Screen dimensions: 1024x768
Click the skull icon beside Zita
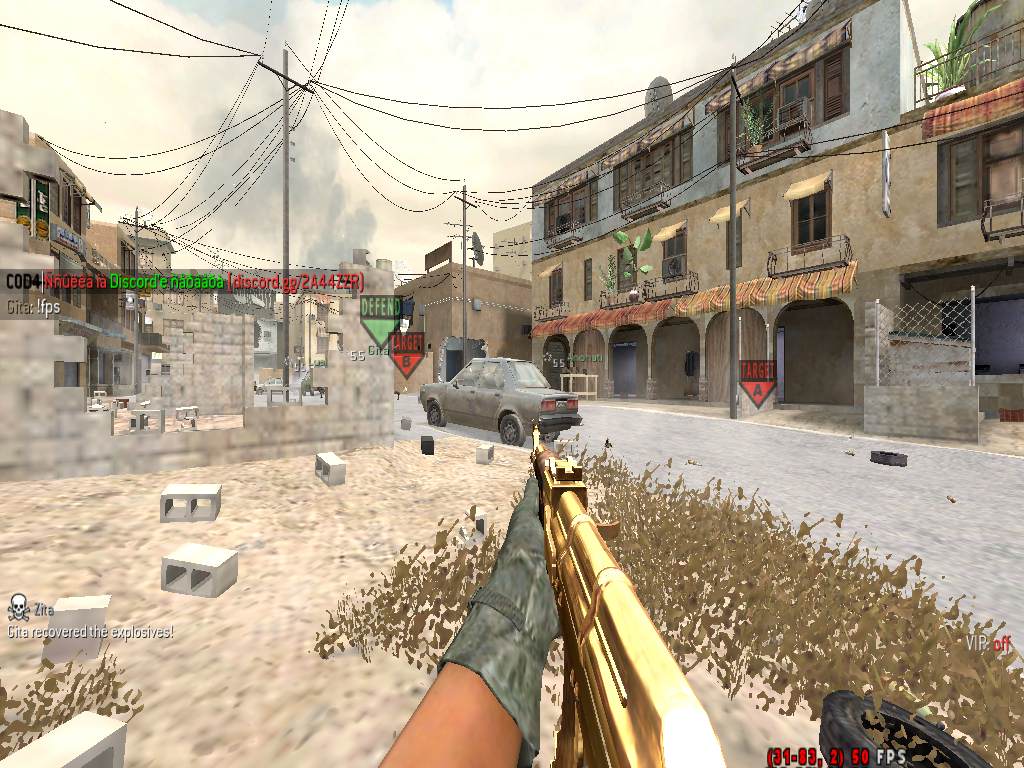[18, 606]
